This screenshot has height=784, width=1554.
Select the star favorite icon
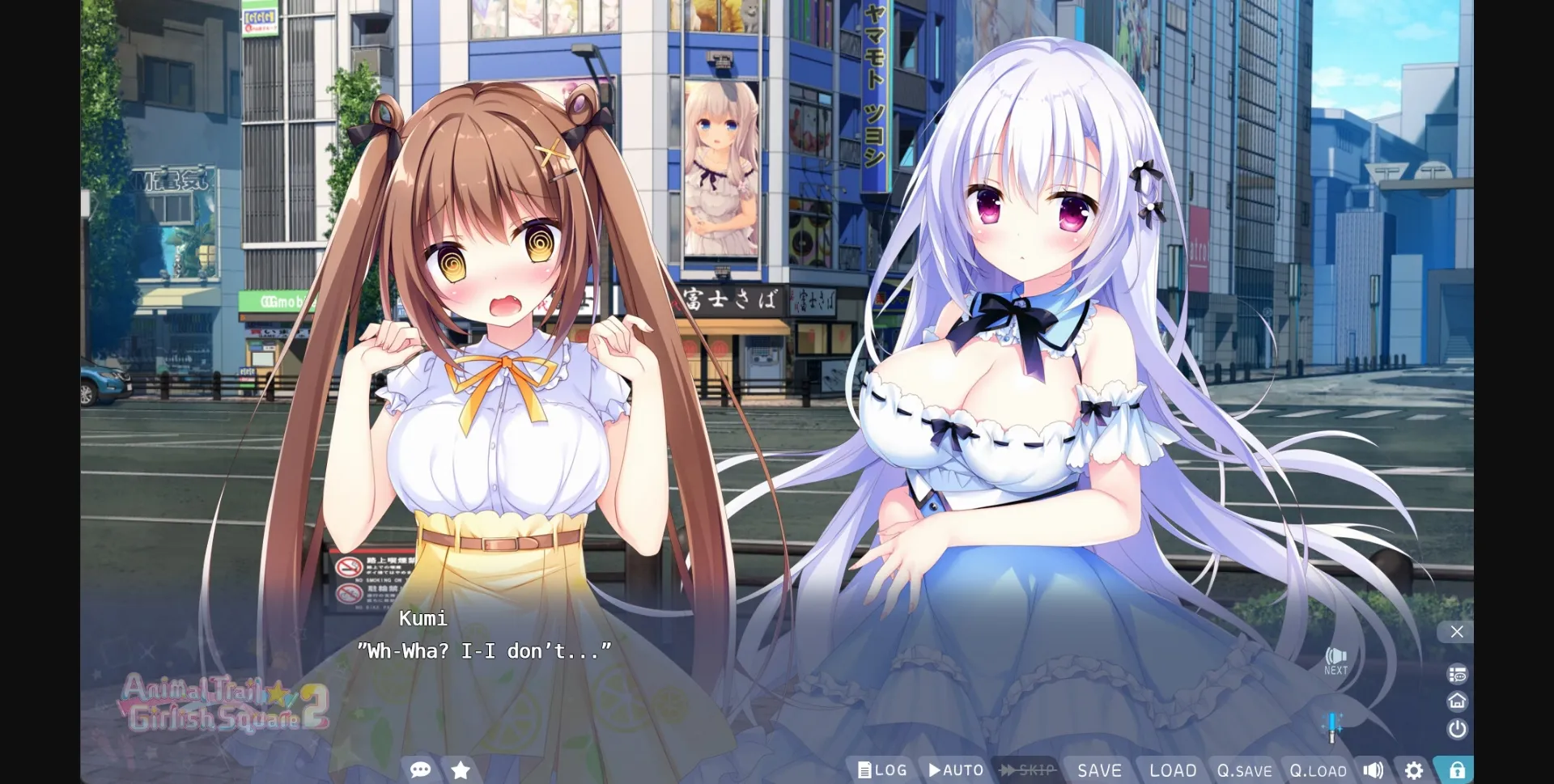[460, 770]
